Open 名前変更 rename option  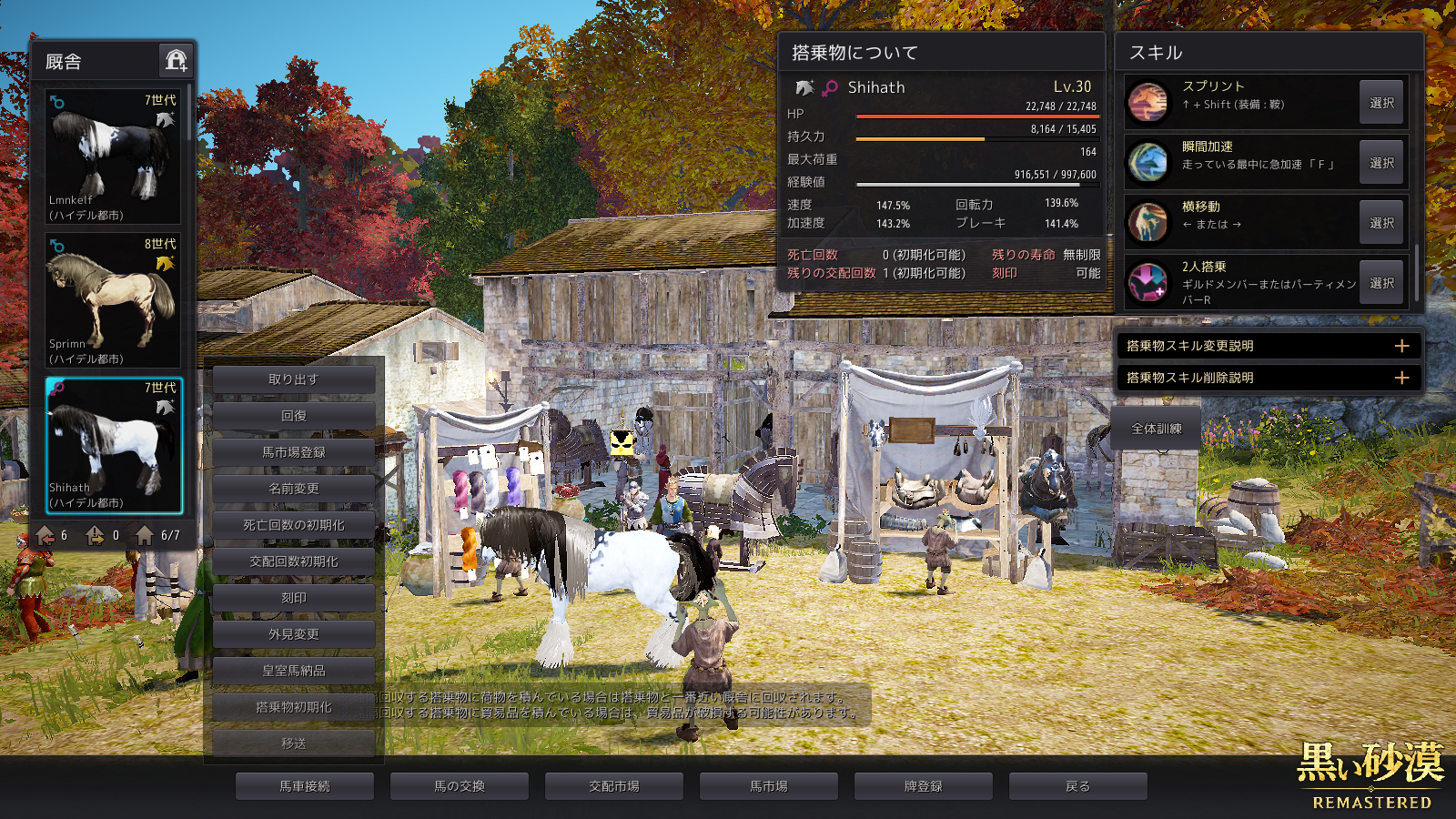[294, 489]
